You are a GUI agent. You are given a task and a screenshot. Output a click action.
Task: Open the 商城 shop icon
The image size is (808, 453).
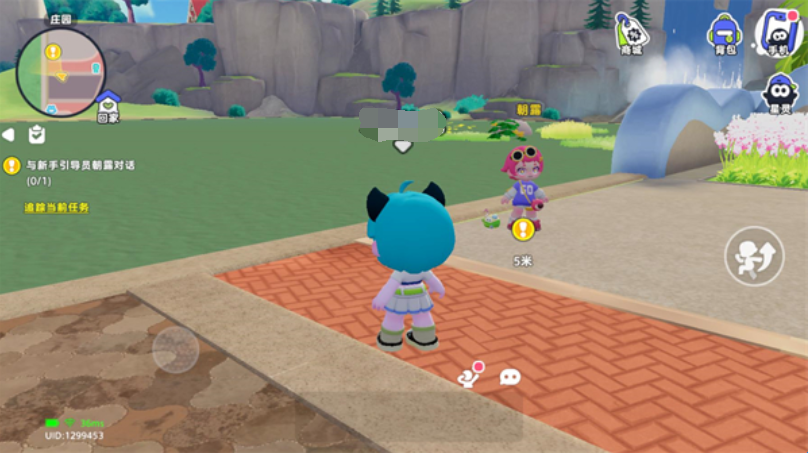coord(630,33)
